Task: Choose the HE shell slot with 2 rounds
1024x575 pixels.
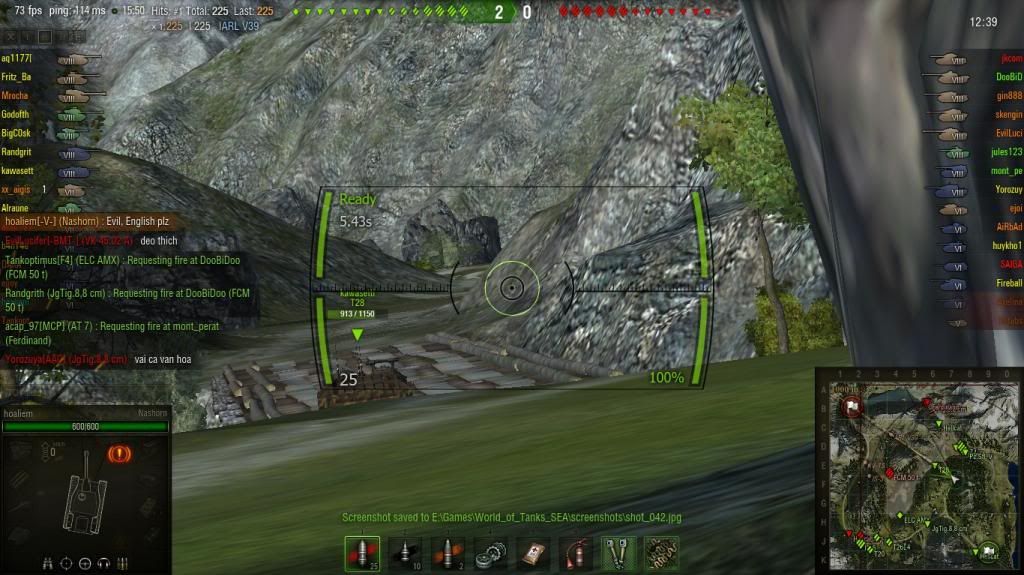Action: tap(447, 553)
